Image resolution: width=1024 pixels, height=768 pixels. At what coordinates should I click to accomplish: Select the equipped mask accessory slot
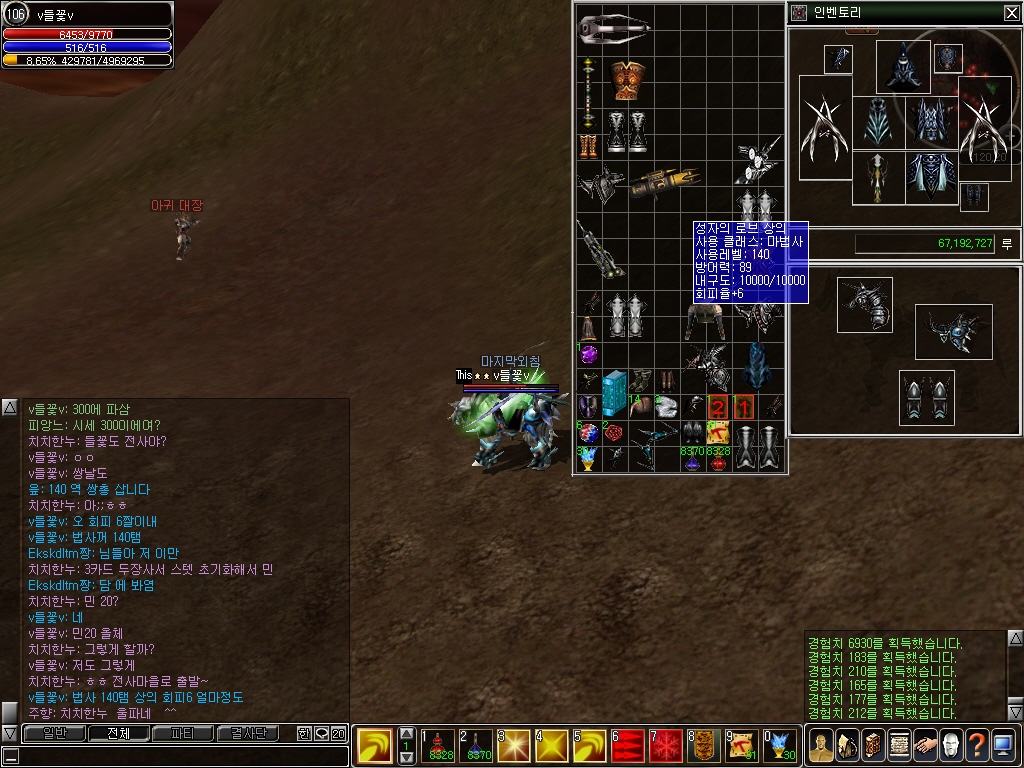click(948, 58)
